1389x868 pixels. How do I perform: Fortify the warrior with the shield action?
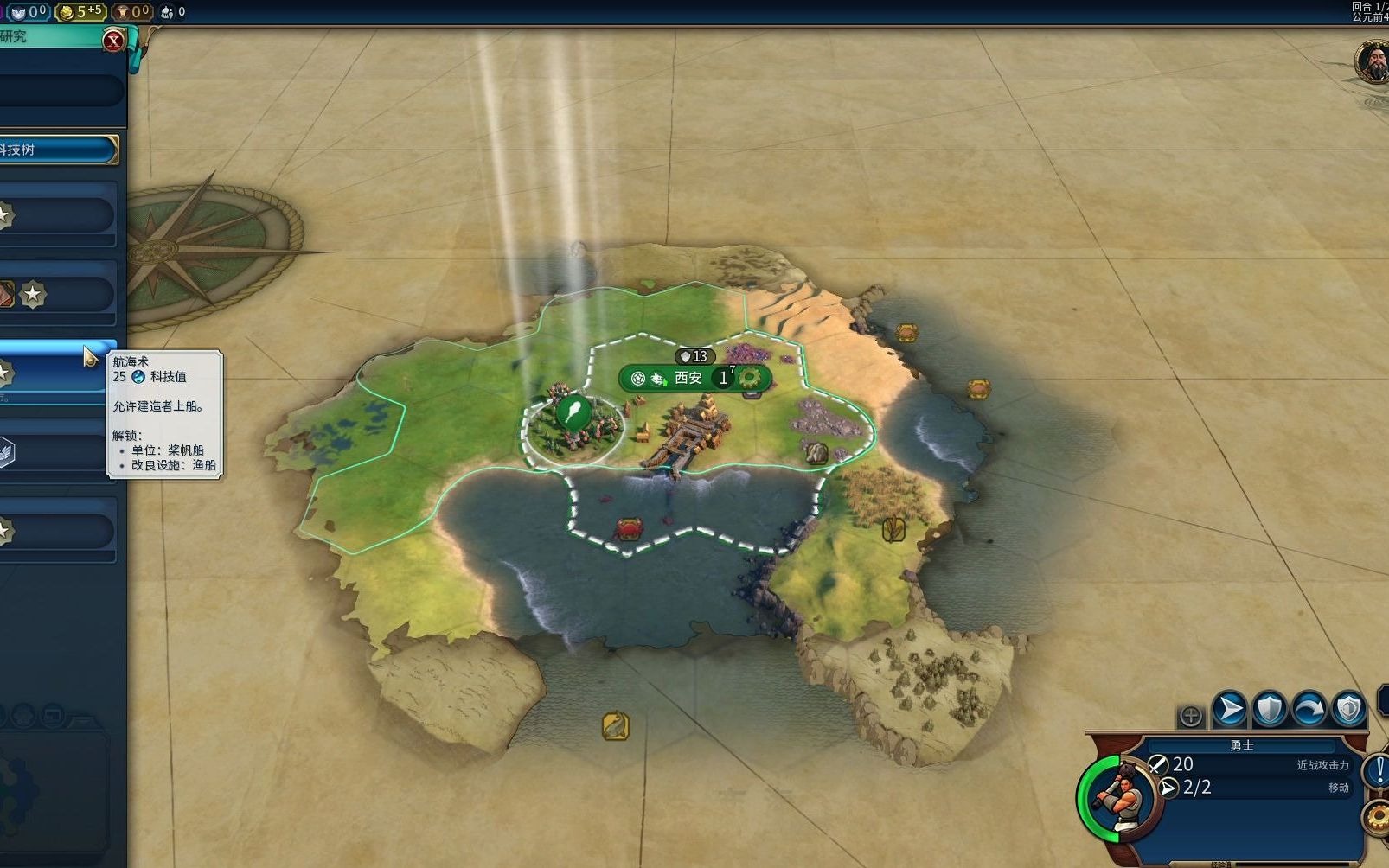click(1269, 710)
